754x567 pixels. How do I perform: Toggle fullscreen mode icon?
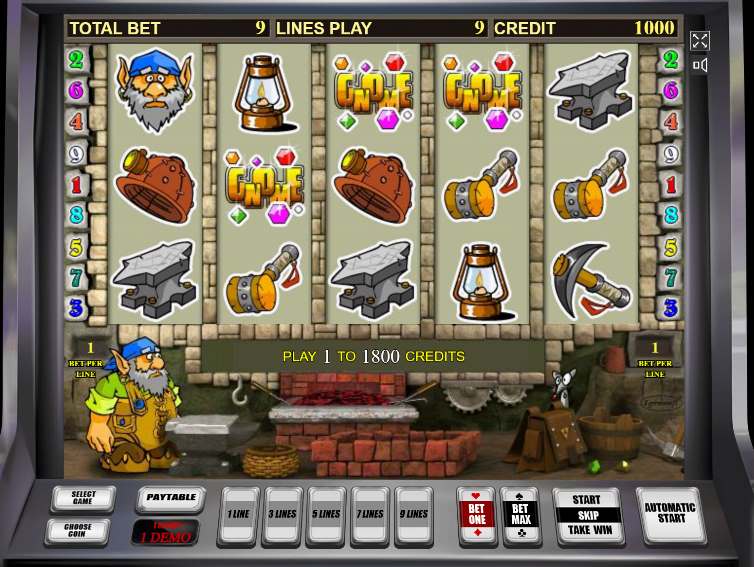(700, 41)
